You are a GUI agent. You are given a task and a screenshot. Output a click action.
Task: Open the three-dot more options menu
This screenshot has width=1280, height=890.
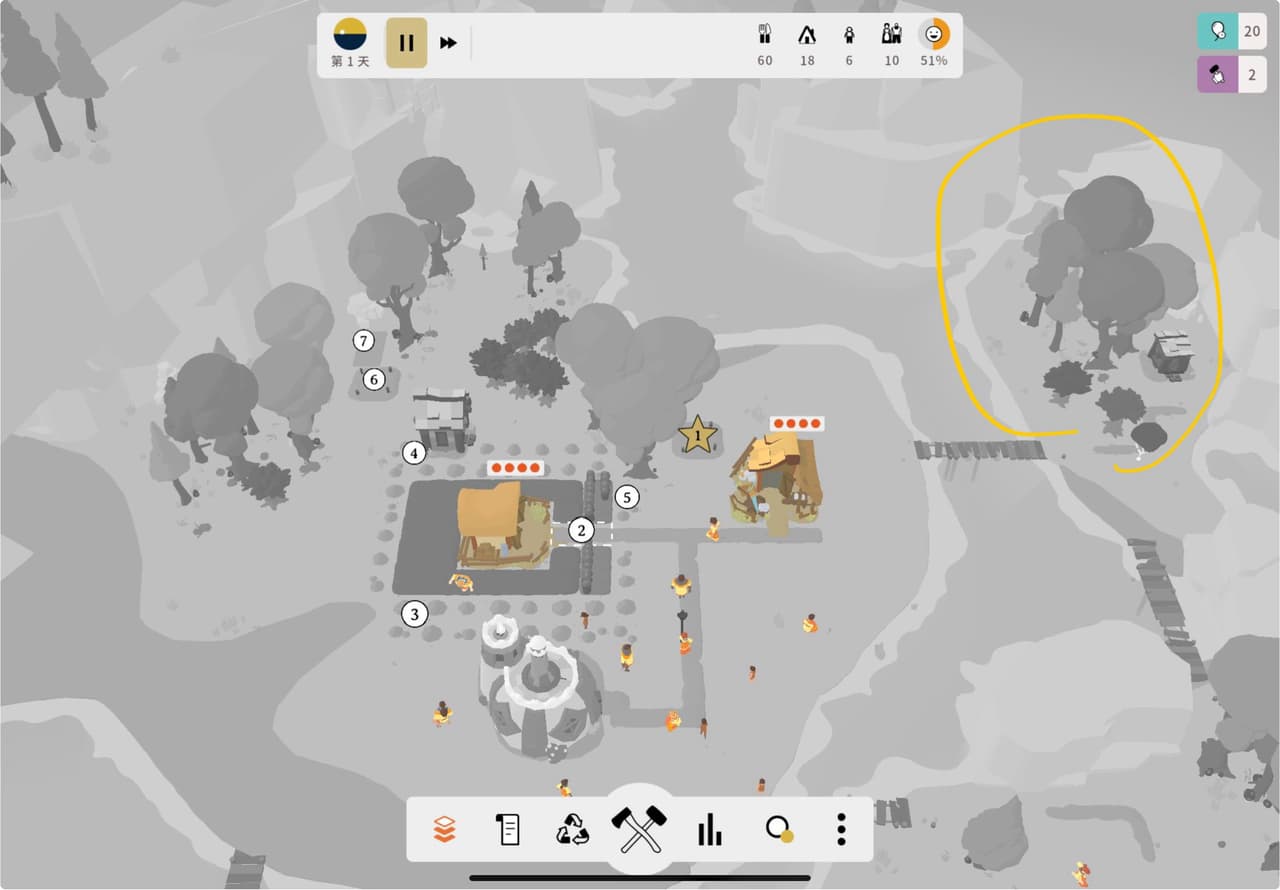(842, 829)
